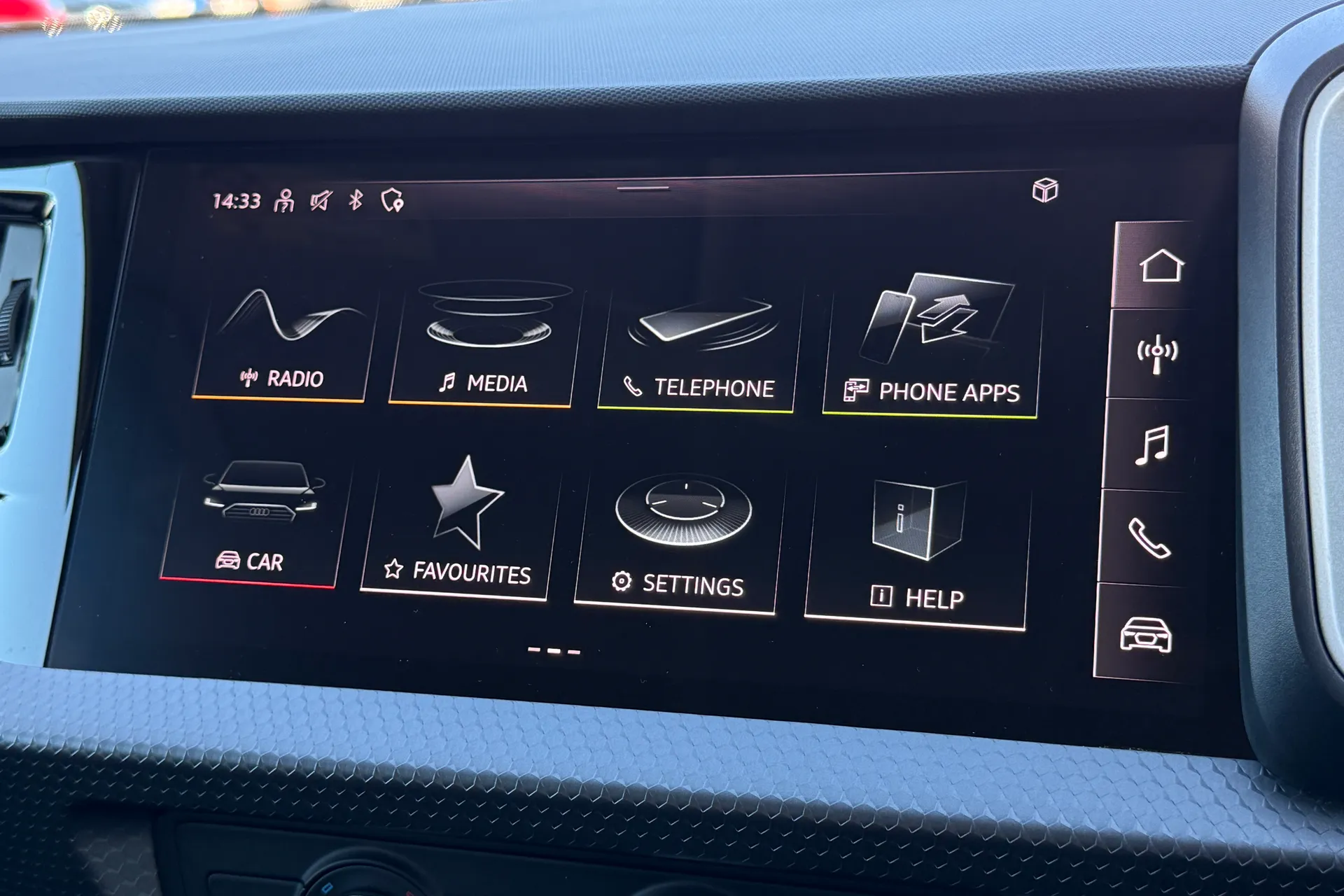Tap the location privacy shield status icon
Screen dimensions: 1344x896
(x=393, y=201)
